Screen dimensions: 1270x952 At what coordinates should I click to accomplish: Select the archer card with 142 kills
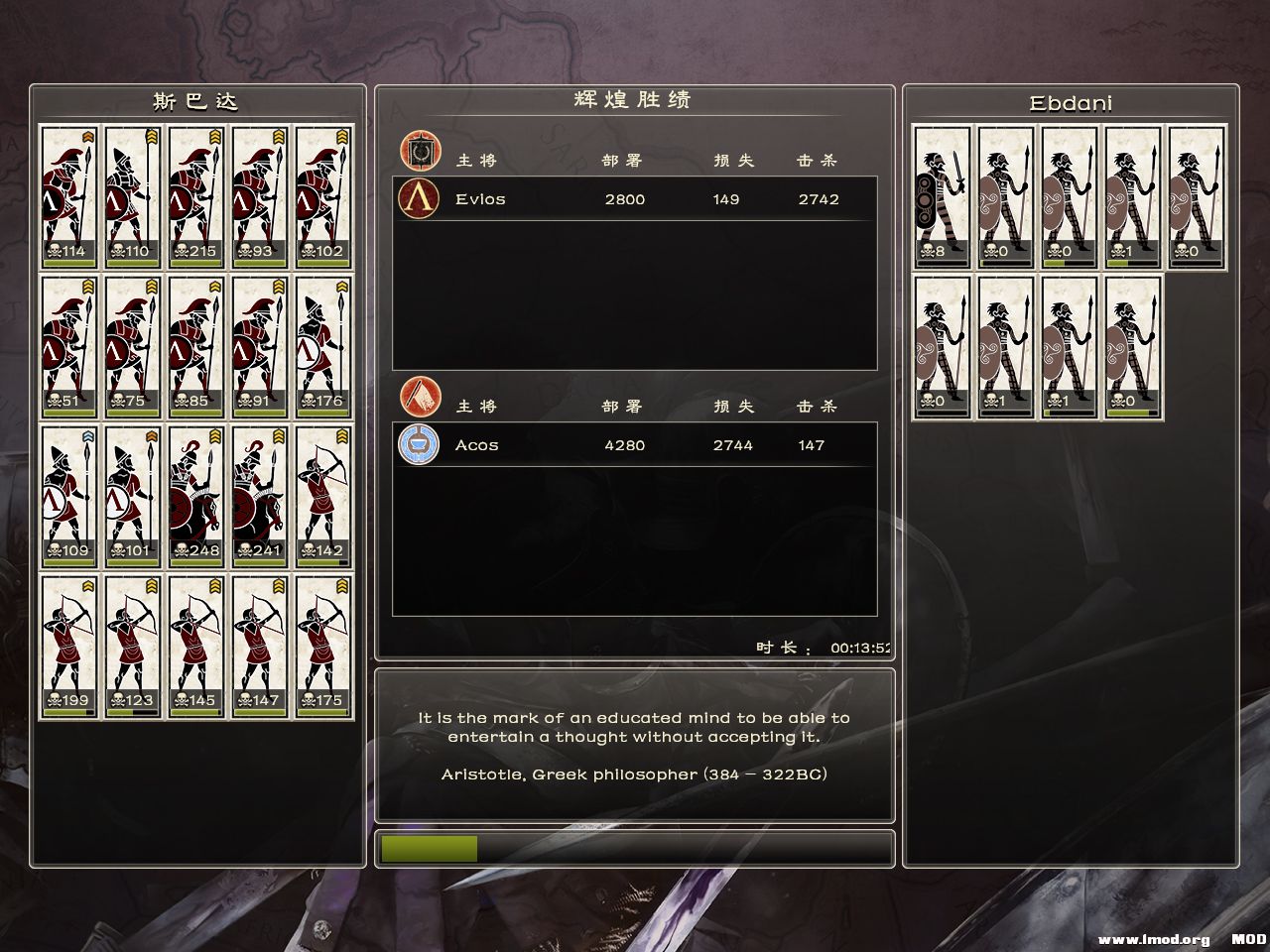click(x=323, y=497)
